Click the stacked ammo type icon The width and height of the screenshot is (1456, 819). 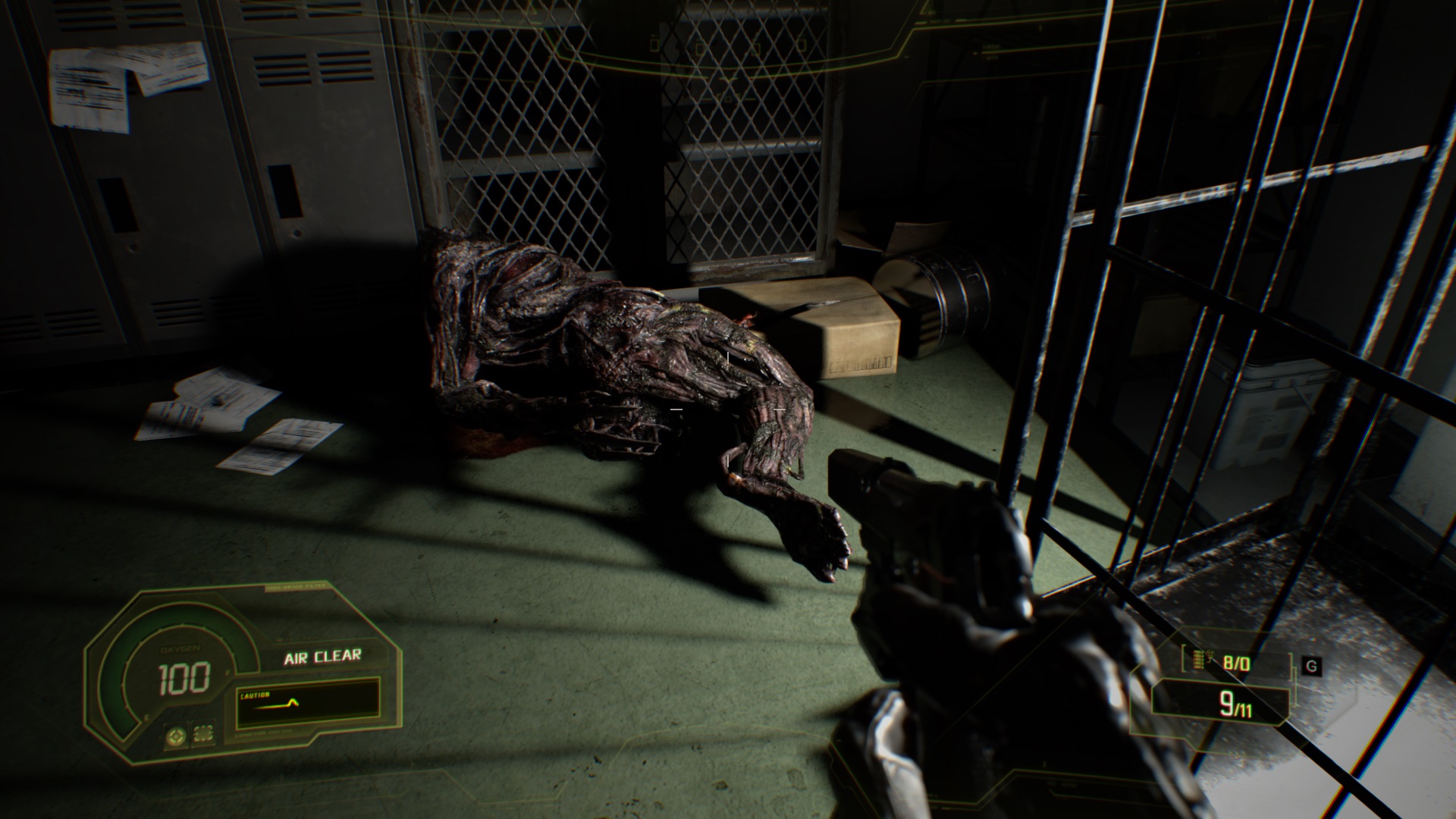coord(1200,660)
